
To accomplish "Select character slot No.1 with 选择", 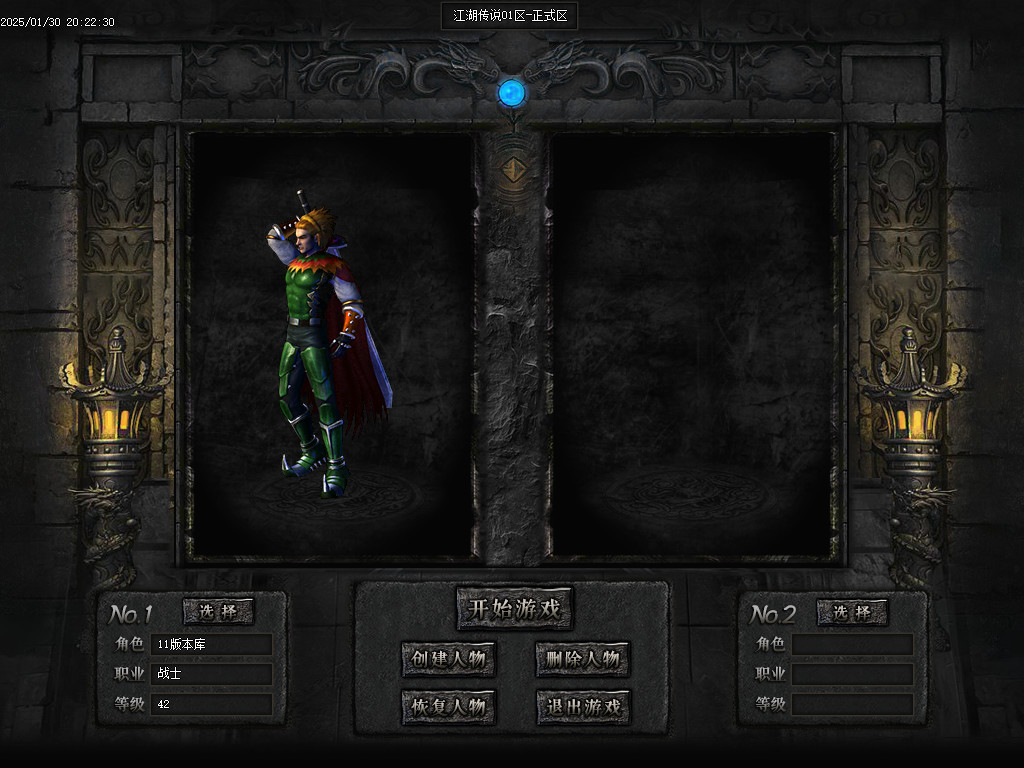I will (218, 612).
